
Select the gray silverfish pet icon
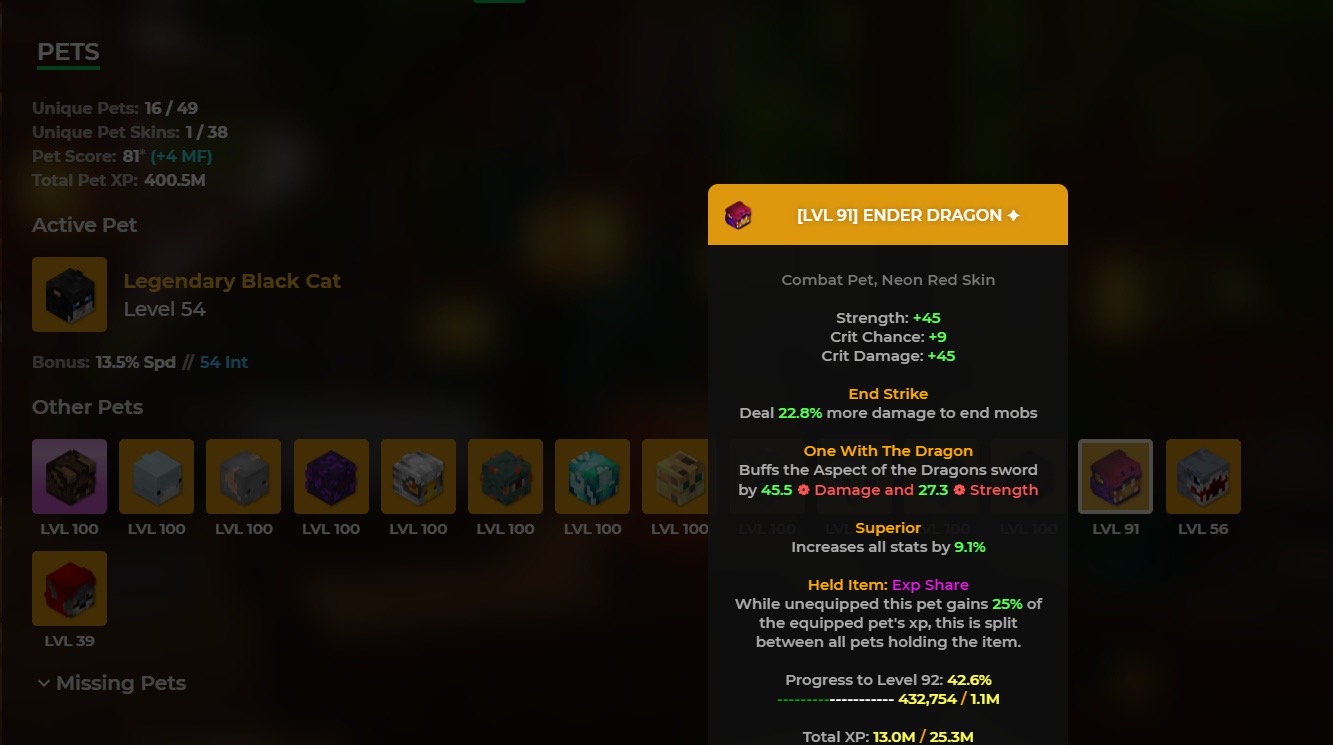click(243, 476)
